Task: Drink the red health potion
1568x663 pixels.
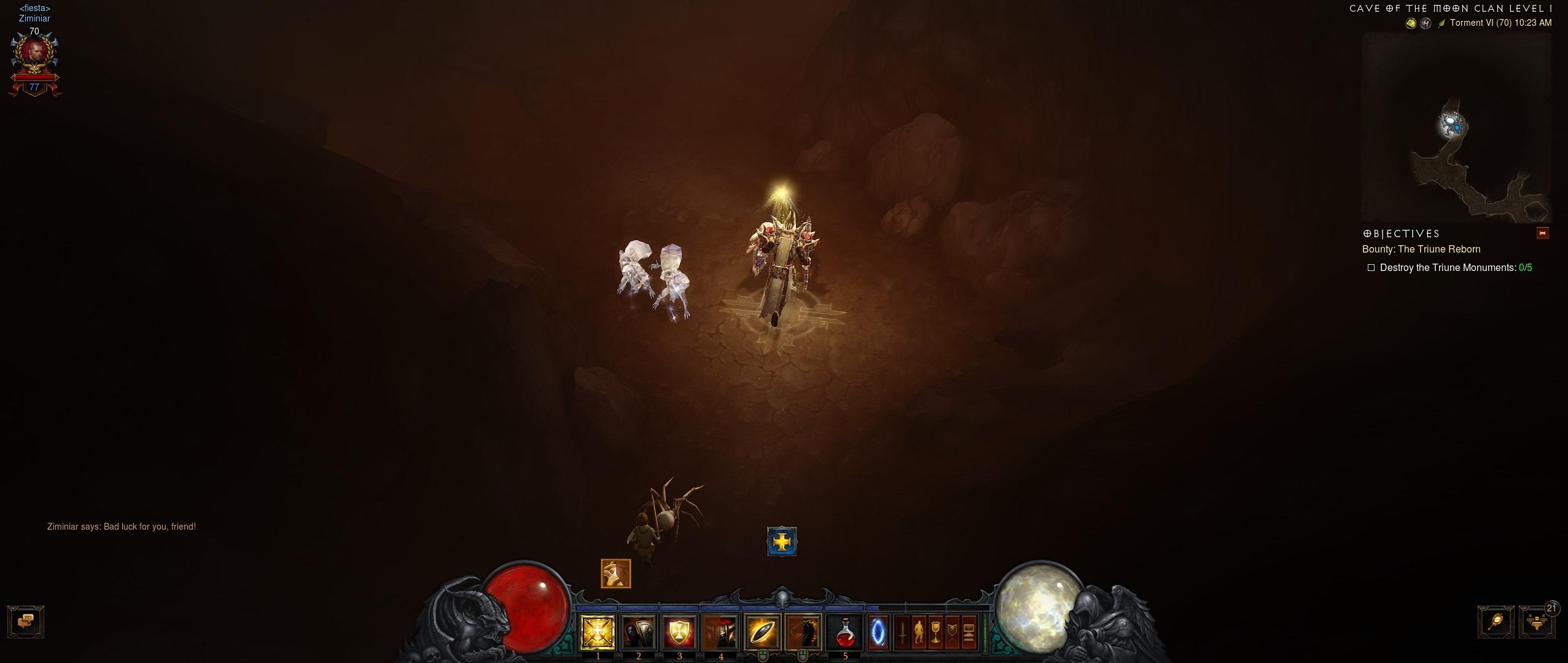Action: (845, 632)
